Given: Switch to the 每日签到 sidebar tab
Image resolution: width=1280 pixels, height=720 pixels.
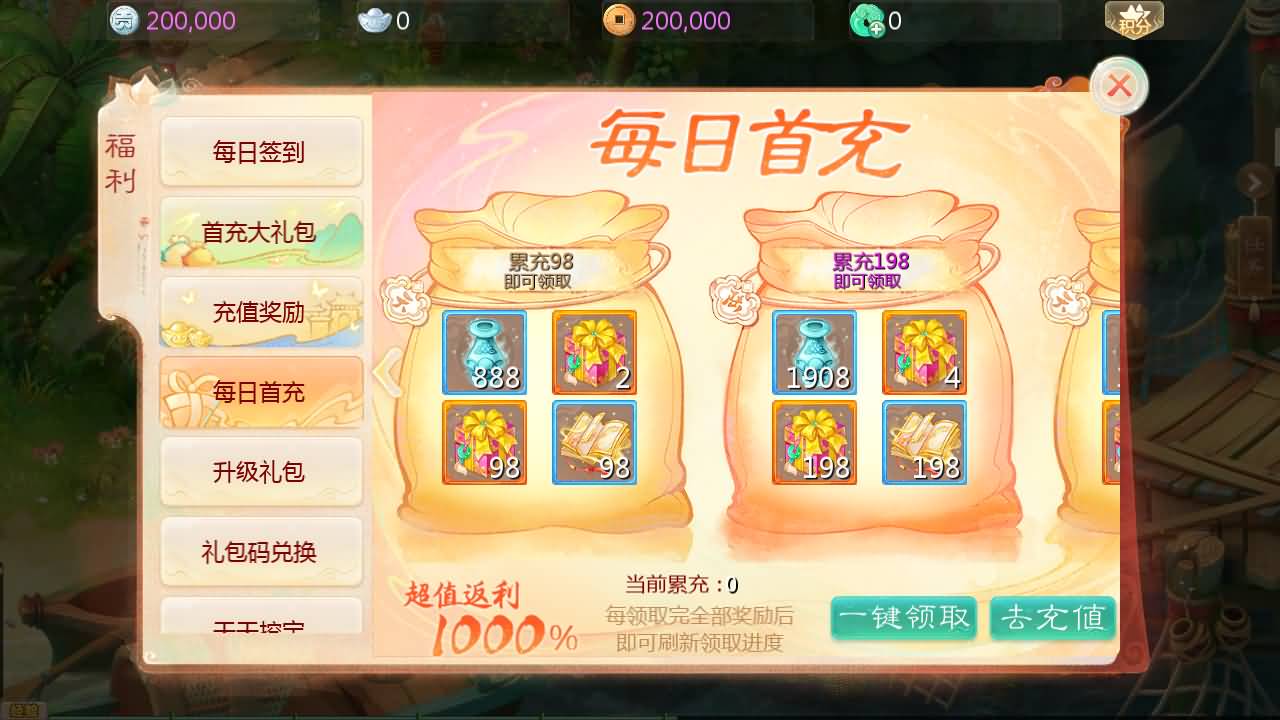Looking at the screenshot, I should (260, 151).
